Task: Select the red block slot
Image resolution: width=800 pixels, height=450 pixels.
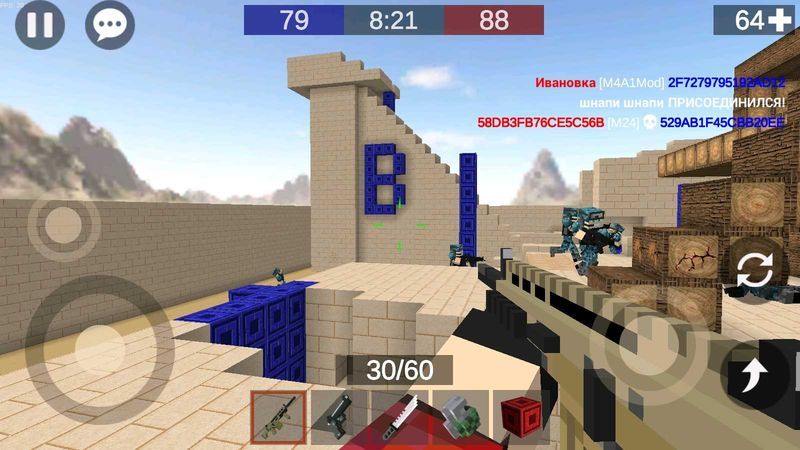Action: 520,417
